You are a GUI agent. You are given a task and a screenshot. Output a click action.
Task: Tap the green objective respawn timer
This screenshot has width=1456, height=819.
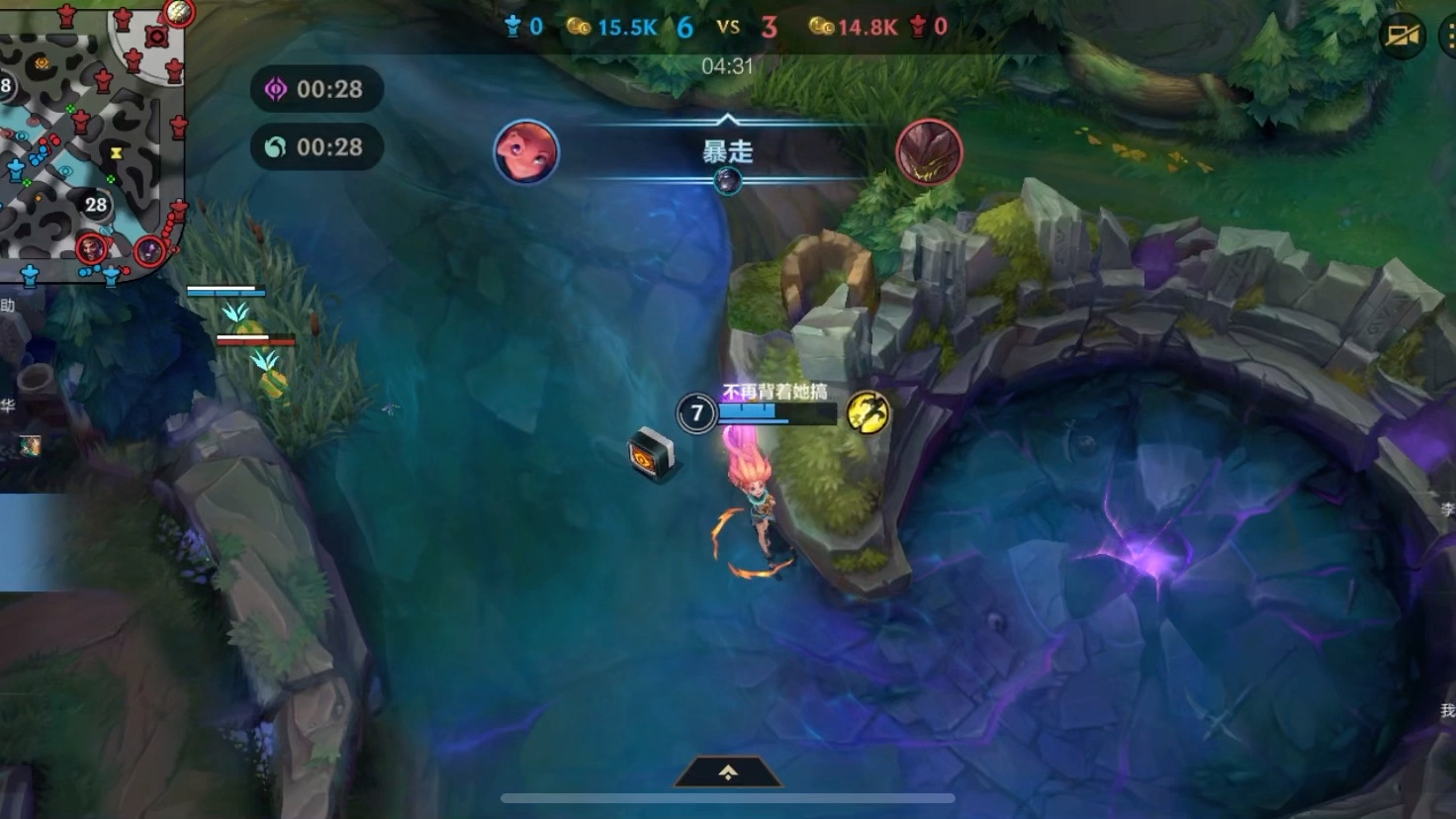point(316,147)
